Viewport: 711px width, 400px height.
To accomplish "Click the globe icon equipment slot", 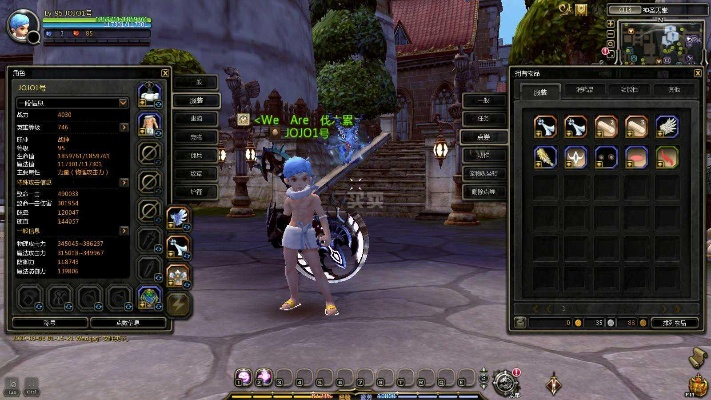I will [x=150, y=297].
